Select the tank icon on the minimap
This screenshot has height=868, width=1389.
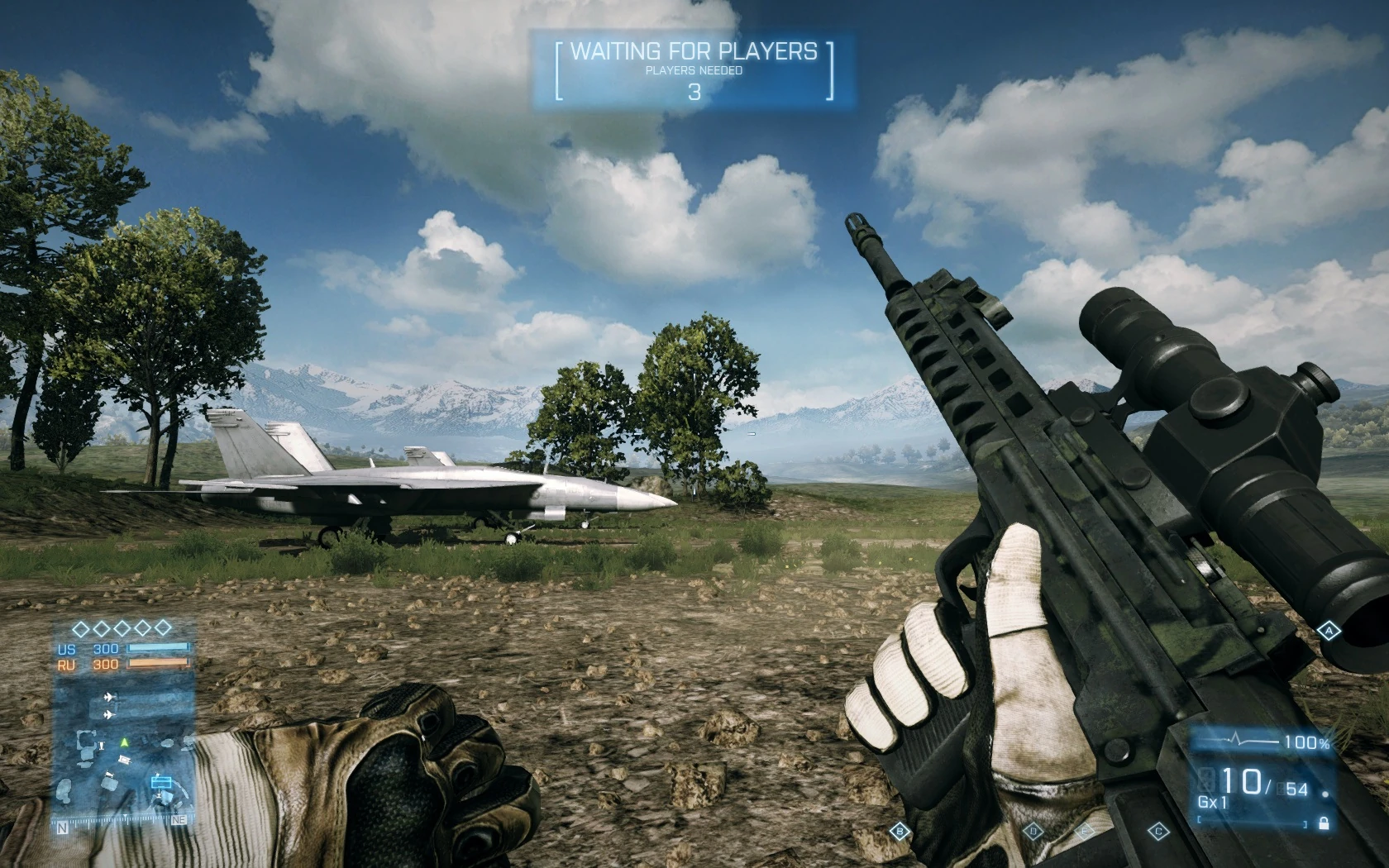(124, 758)
